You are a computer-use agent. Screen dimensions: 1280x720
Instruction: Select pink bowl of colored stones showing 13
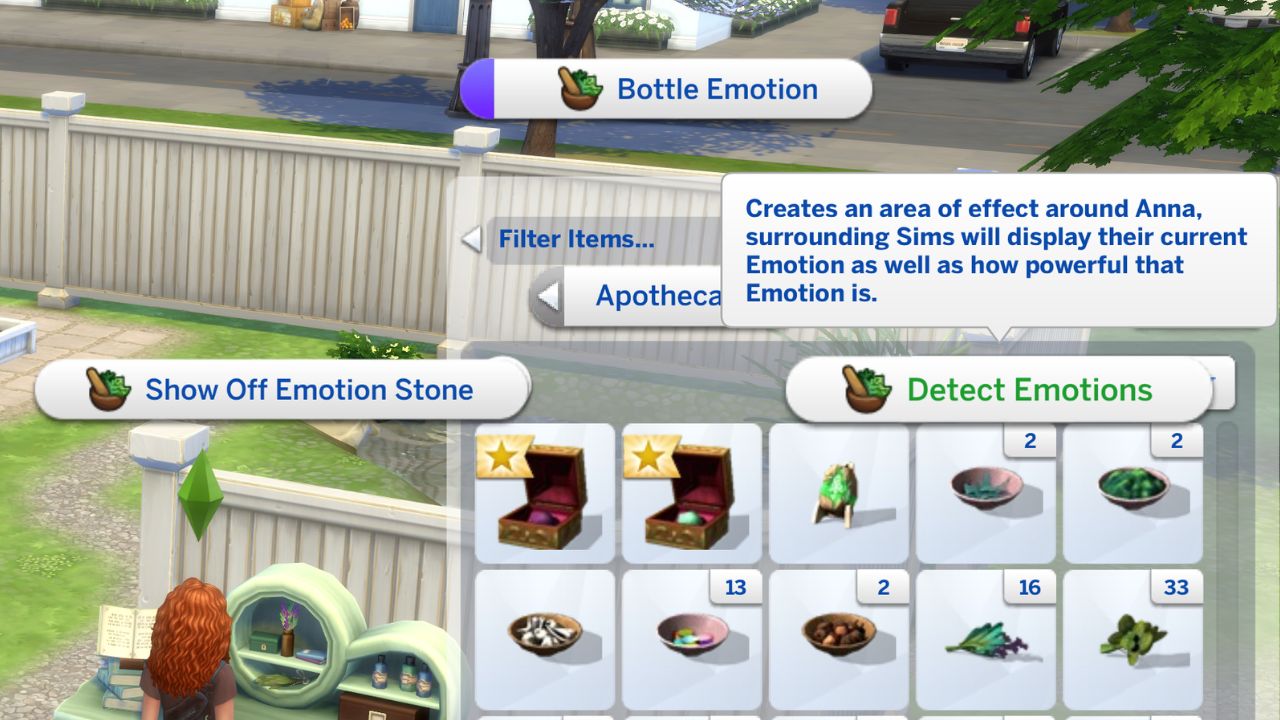click(x=694, y=637)
